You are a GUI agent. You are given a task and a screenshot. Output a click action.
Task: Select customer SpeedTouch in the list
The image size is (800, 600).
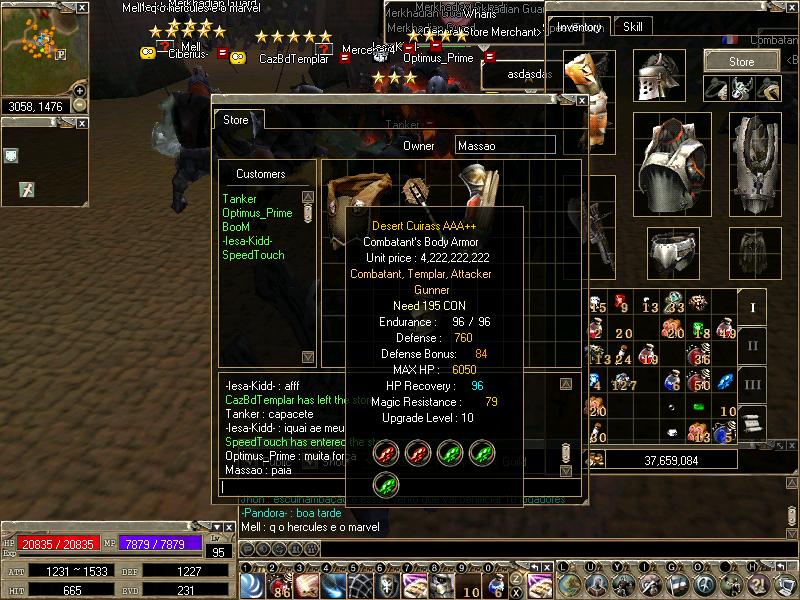pos(253,255)
